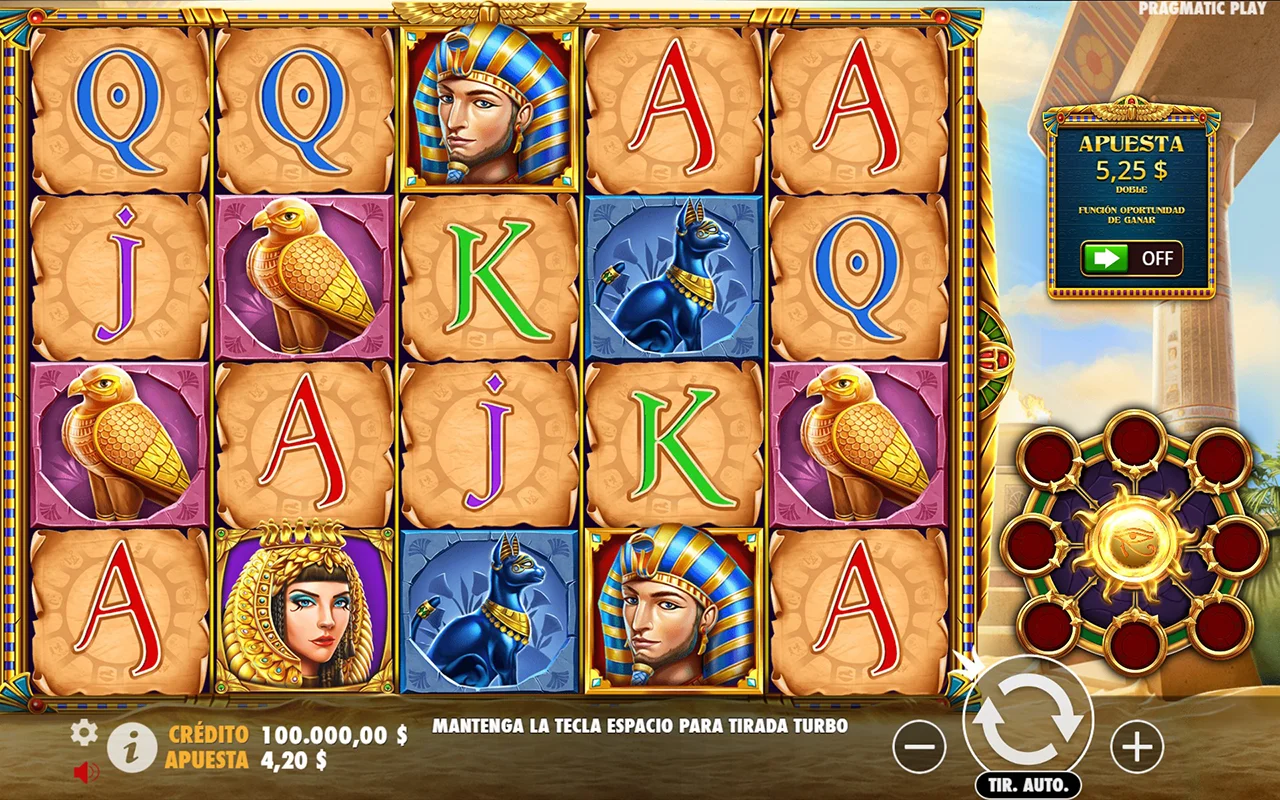Open the gear settings menu
The width and height of the screenshot is (1280, 800).
[84, 733]
